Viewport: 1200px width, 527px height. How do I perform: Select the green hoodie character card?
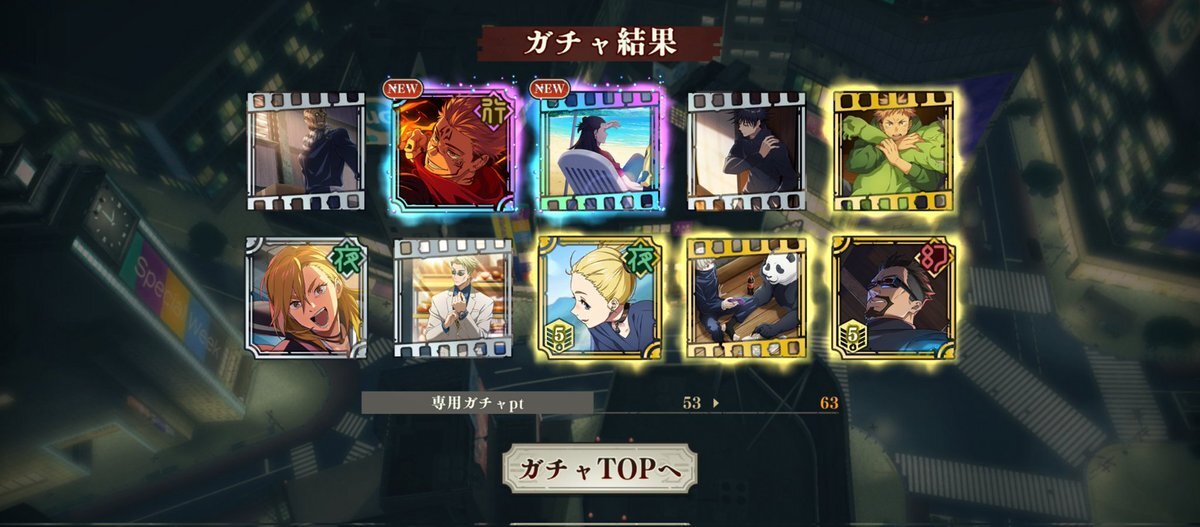[x=893, y=150]
